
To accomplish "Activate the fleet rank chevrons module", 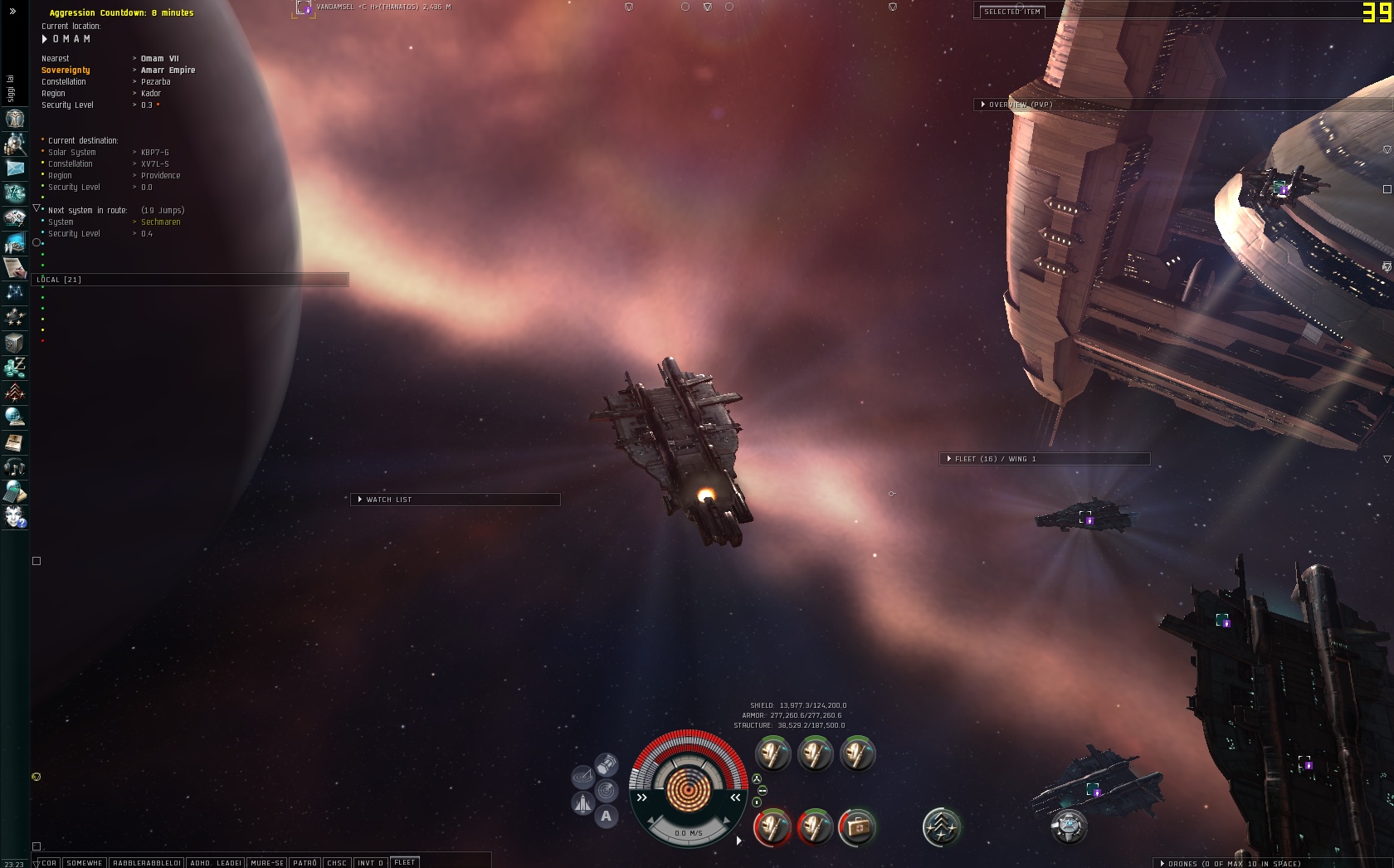I will [942, 827].
